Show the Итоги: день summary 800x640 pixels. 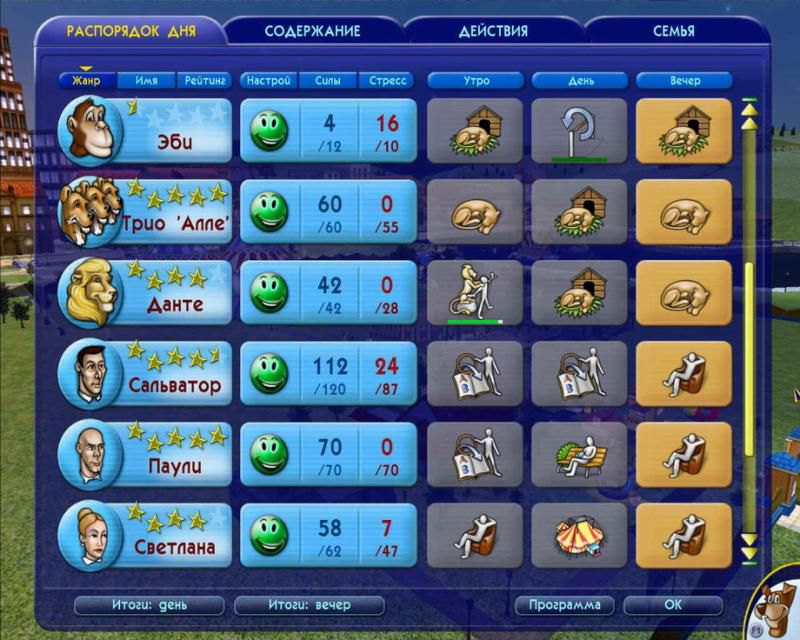point(149,605)
